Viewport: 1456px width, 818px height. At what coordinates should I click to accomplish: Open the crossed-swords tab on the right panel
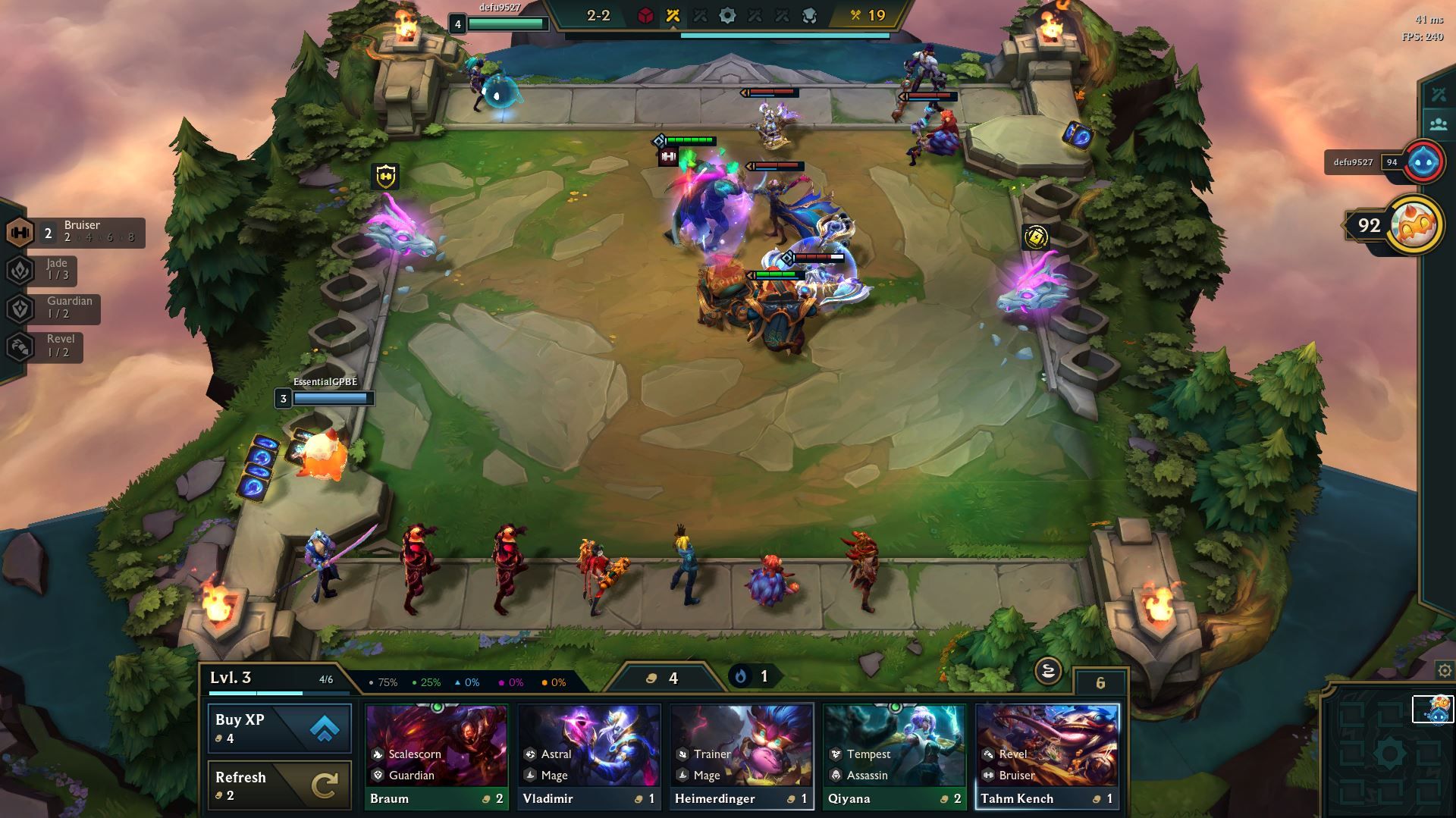[x=1439, y=95]
